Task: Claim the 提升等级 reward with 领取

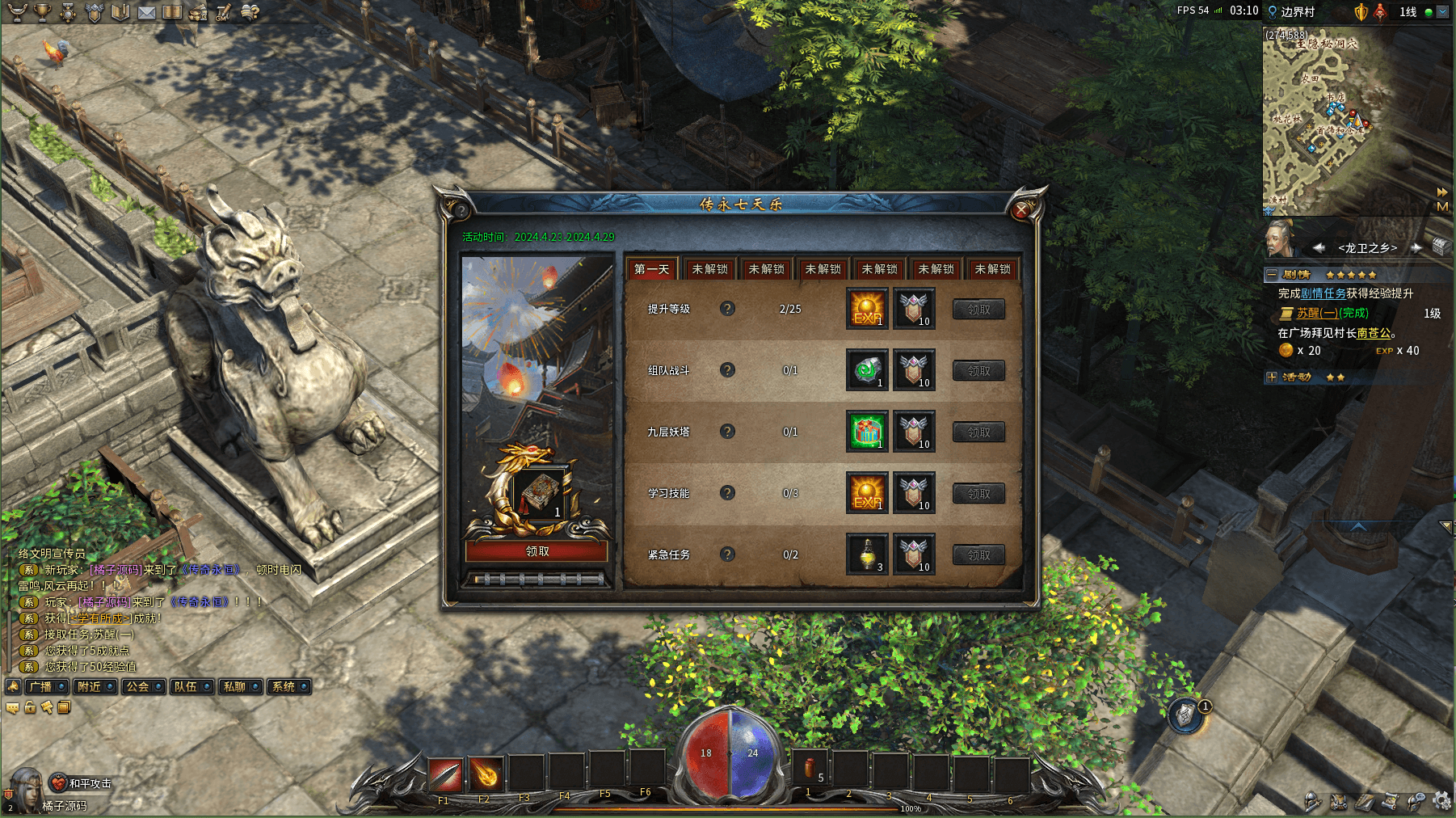Action: click(x=978, y=310)
